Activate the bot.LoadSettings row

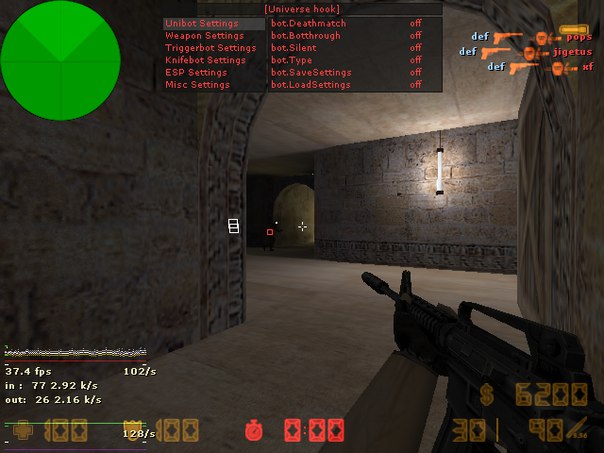pyautogui.click(x=310, y=85)
